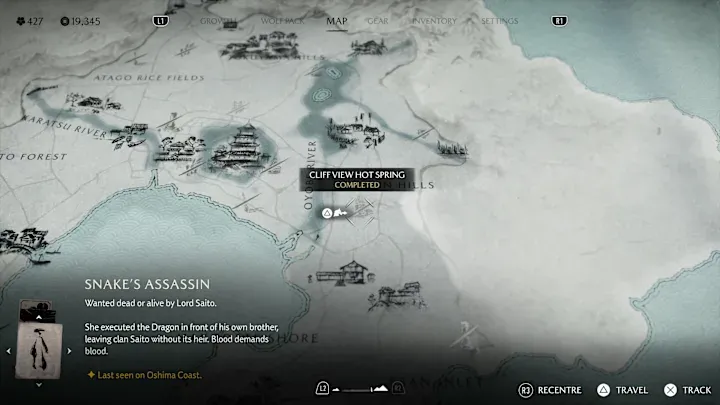The height and width of the screenshot is (405, 720).
Task: Go to the Settings tab
Action: pyautogui.click(x=499, y=21)
